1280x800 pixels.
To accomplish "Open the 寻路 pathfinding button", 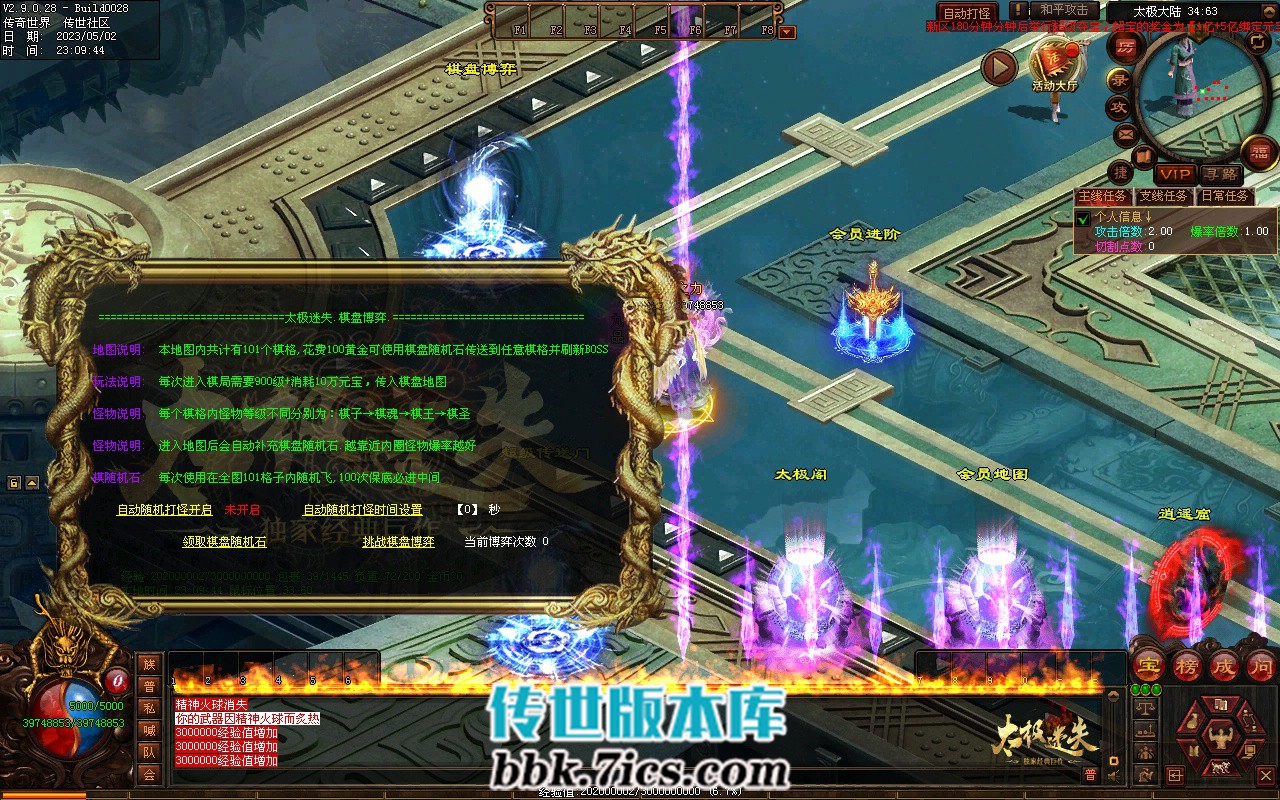I will [1220, 175].
